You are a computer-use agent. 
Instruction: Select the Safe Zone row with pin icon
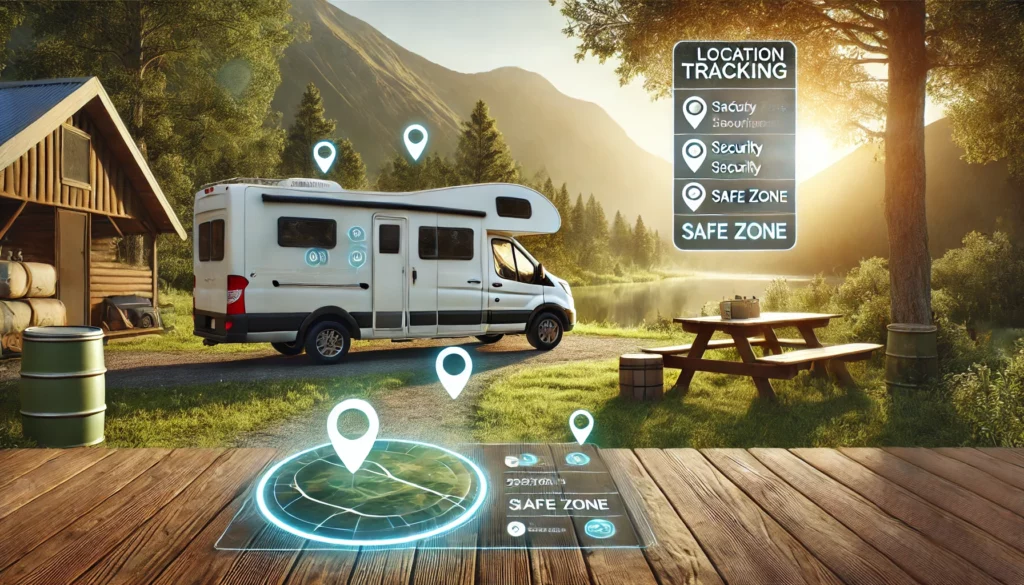tap(734, 196)
